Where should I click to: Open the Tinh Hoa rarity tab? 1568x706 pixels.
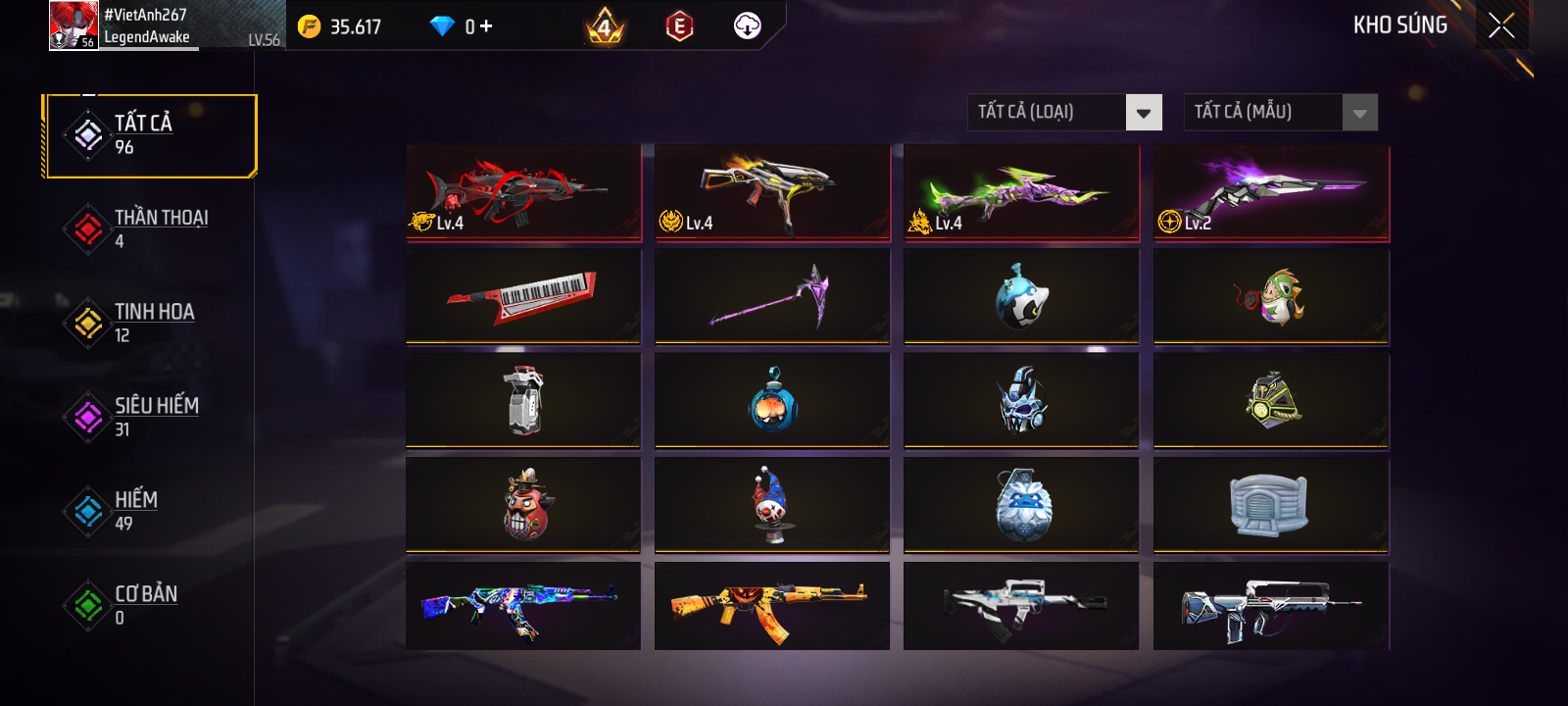pyautogui.click(x=147, y=323)
